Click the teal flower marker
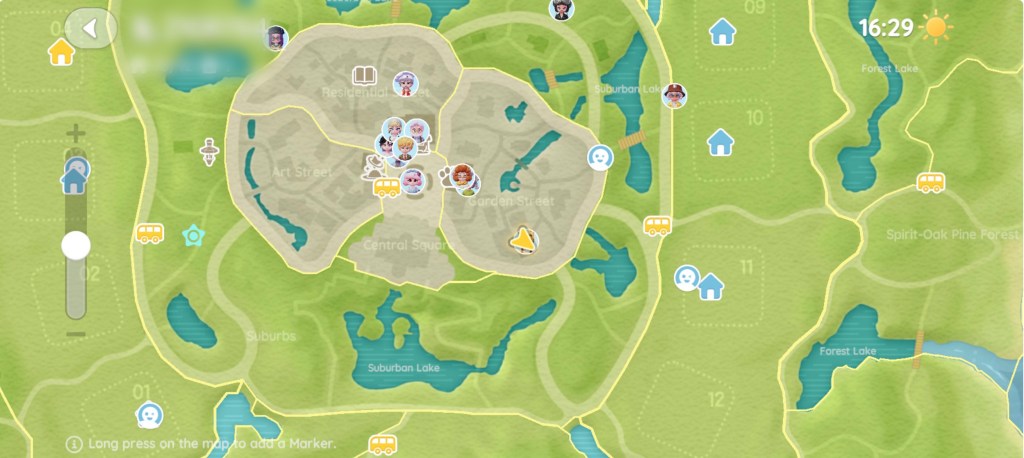Viewport: 1024px width, 458px height. 193,236
